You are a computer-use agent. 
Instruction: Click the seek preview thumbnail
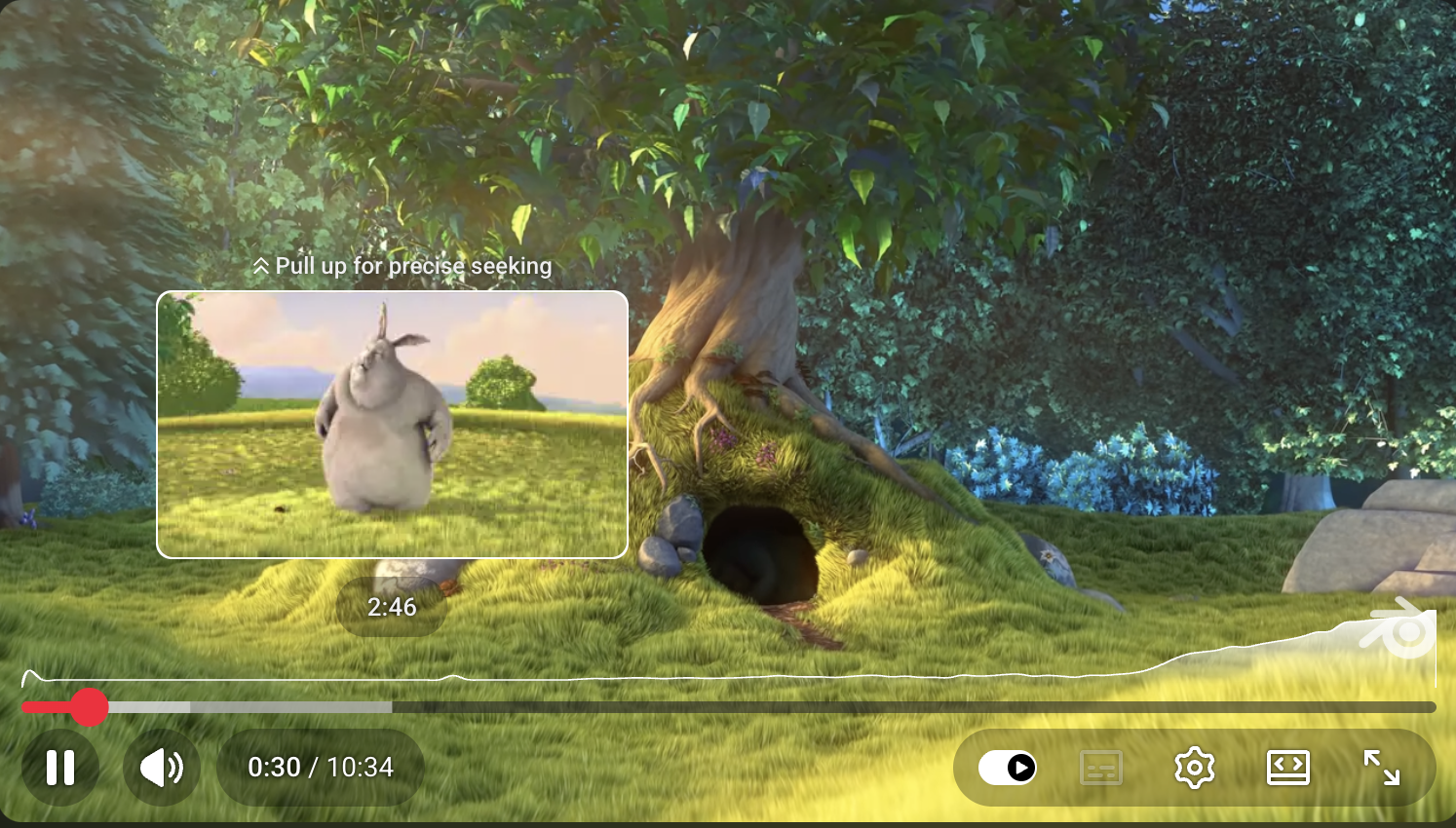[x=393, y=425]
